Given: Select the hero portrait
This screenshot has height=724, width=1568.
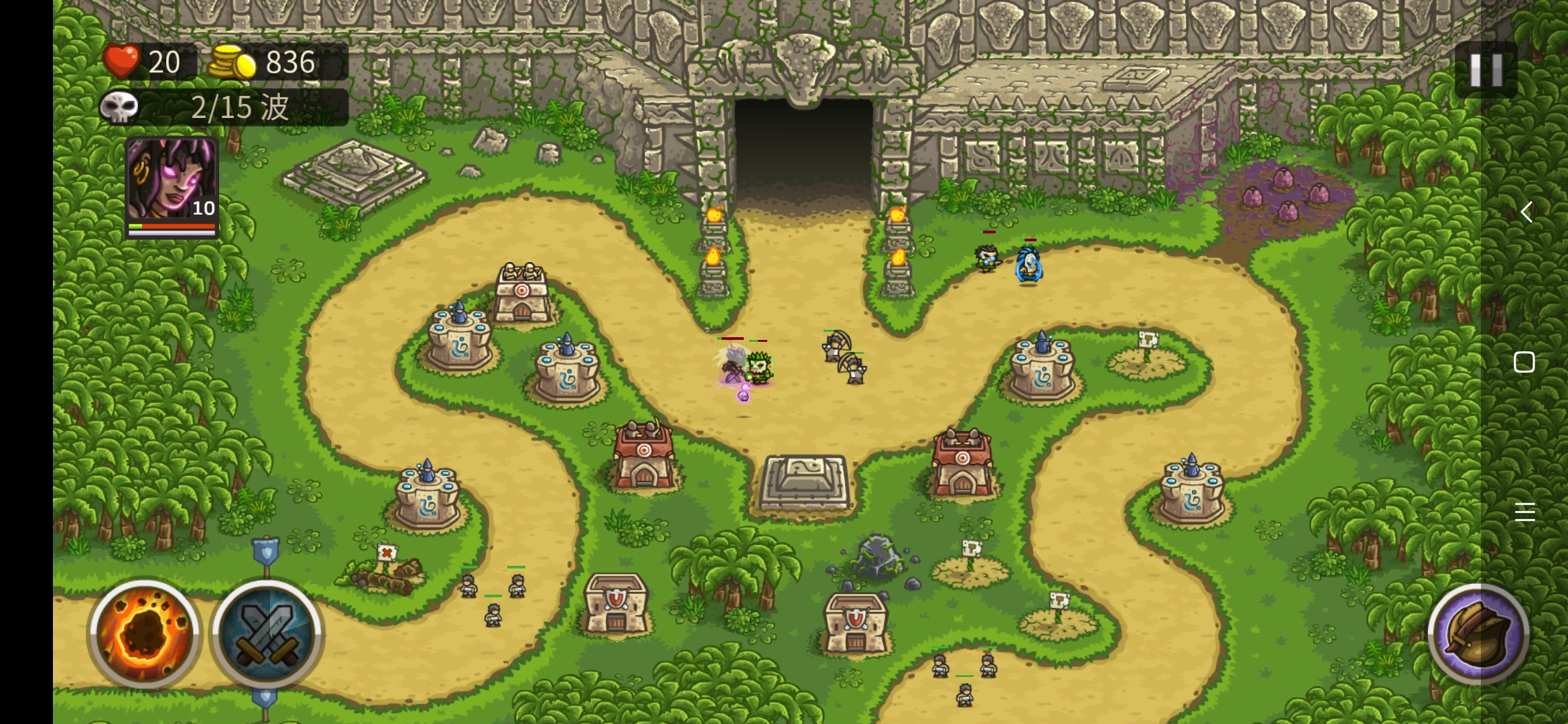Looking at the screenshot, I should point(172,184).
